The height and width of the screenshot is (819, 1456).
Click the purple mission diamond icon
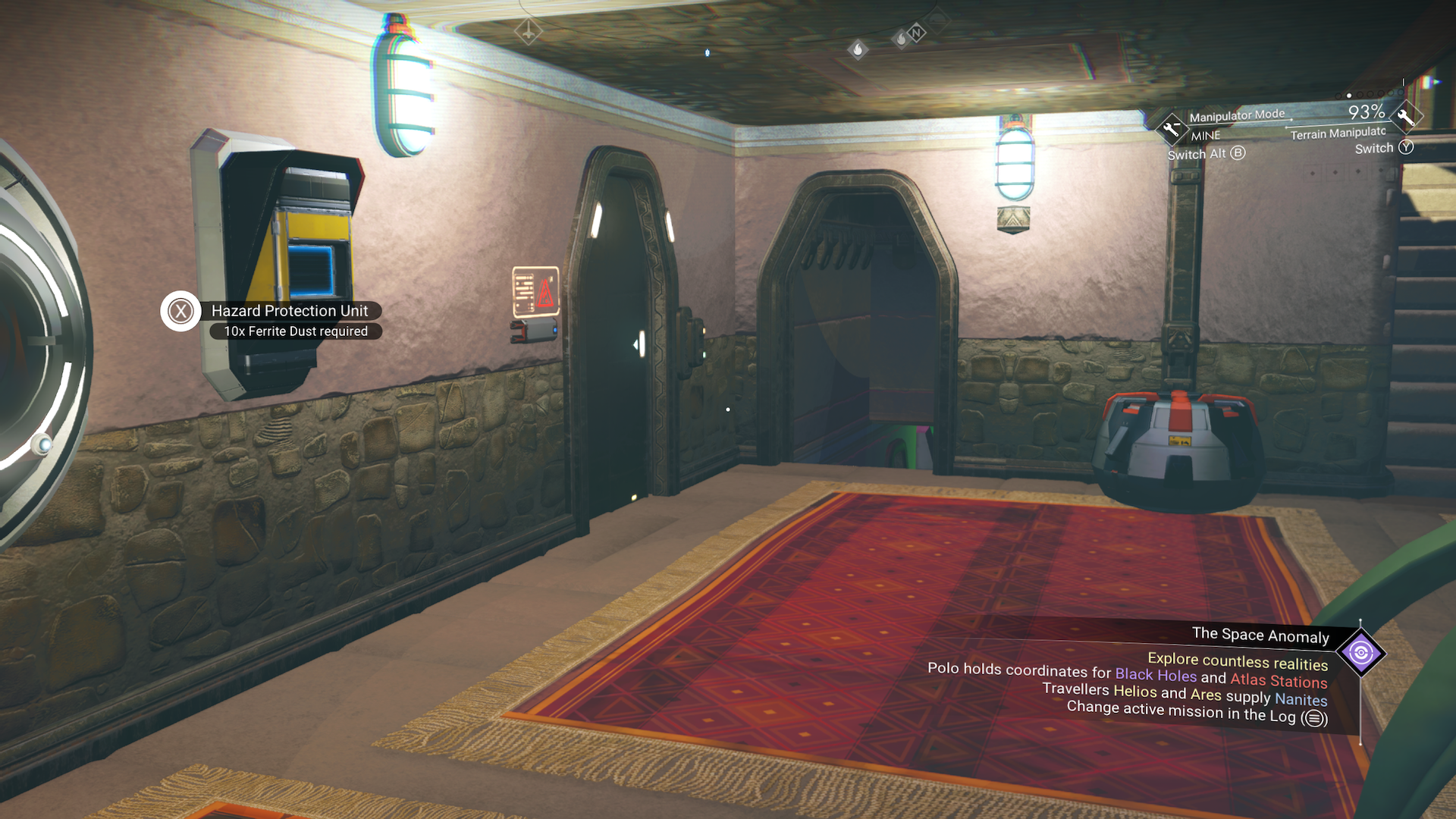(x=1360, y=653)
